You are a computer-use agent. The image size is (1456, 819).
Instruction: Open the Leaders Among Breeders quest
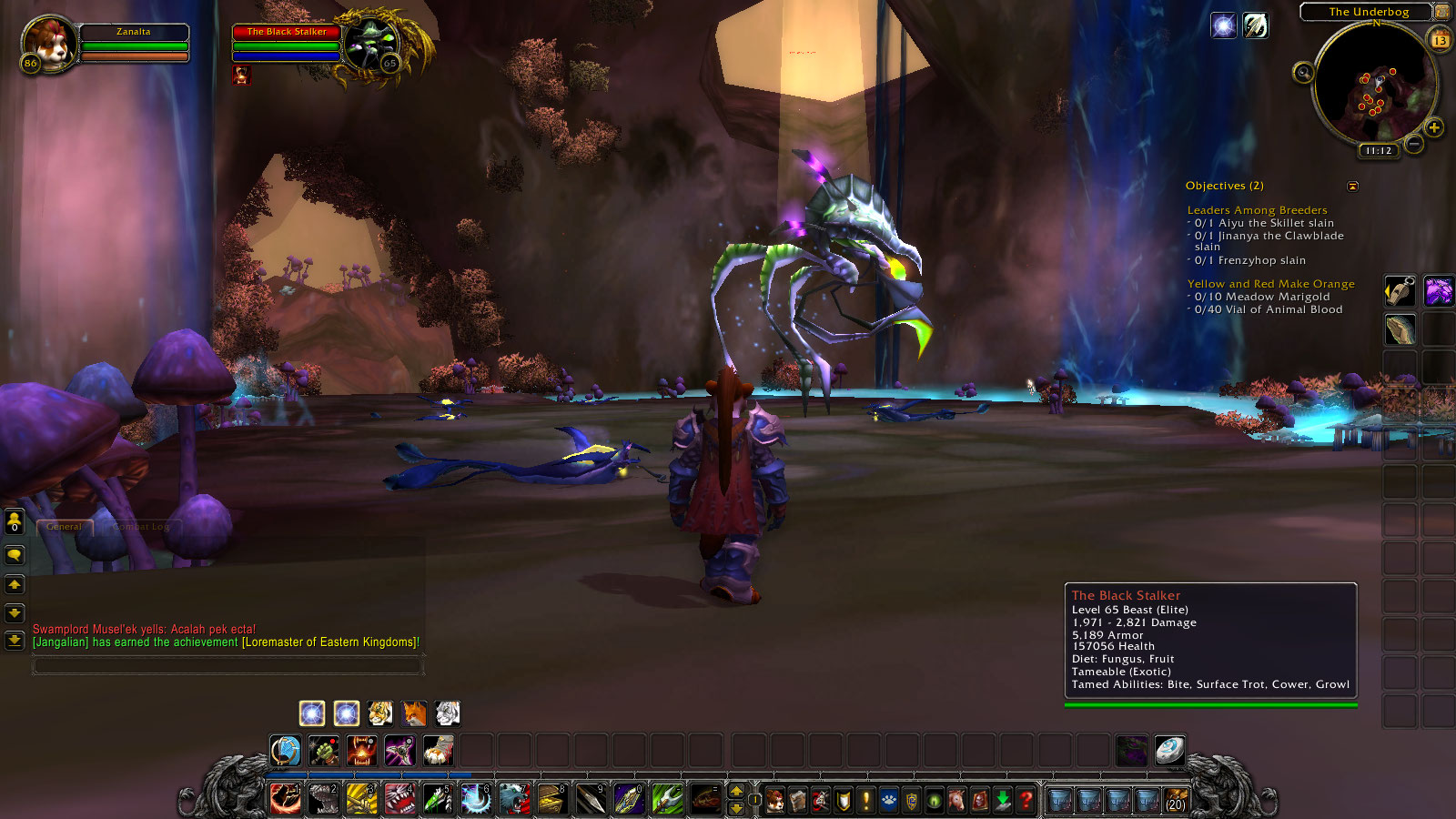click(x=1257, y=210)
